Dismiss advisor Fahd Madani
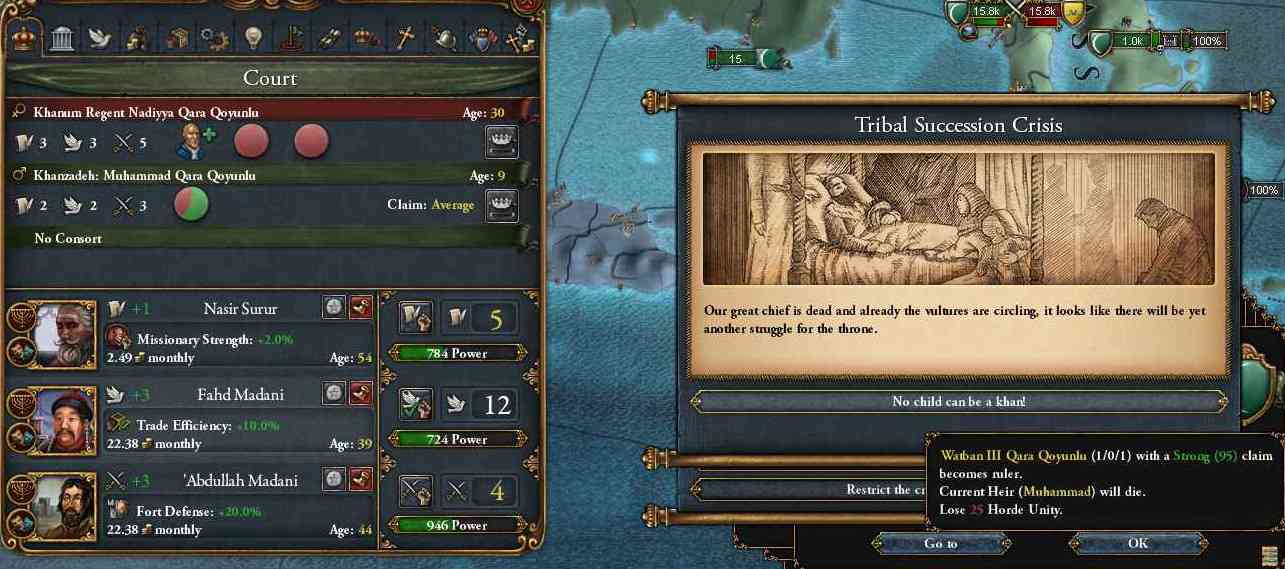The height and width of the screenshot is (569, 1285). pyautogui.click(x=361, y=394)
